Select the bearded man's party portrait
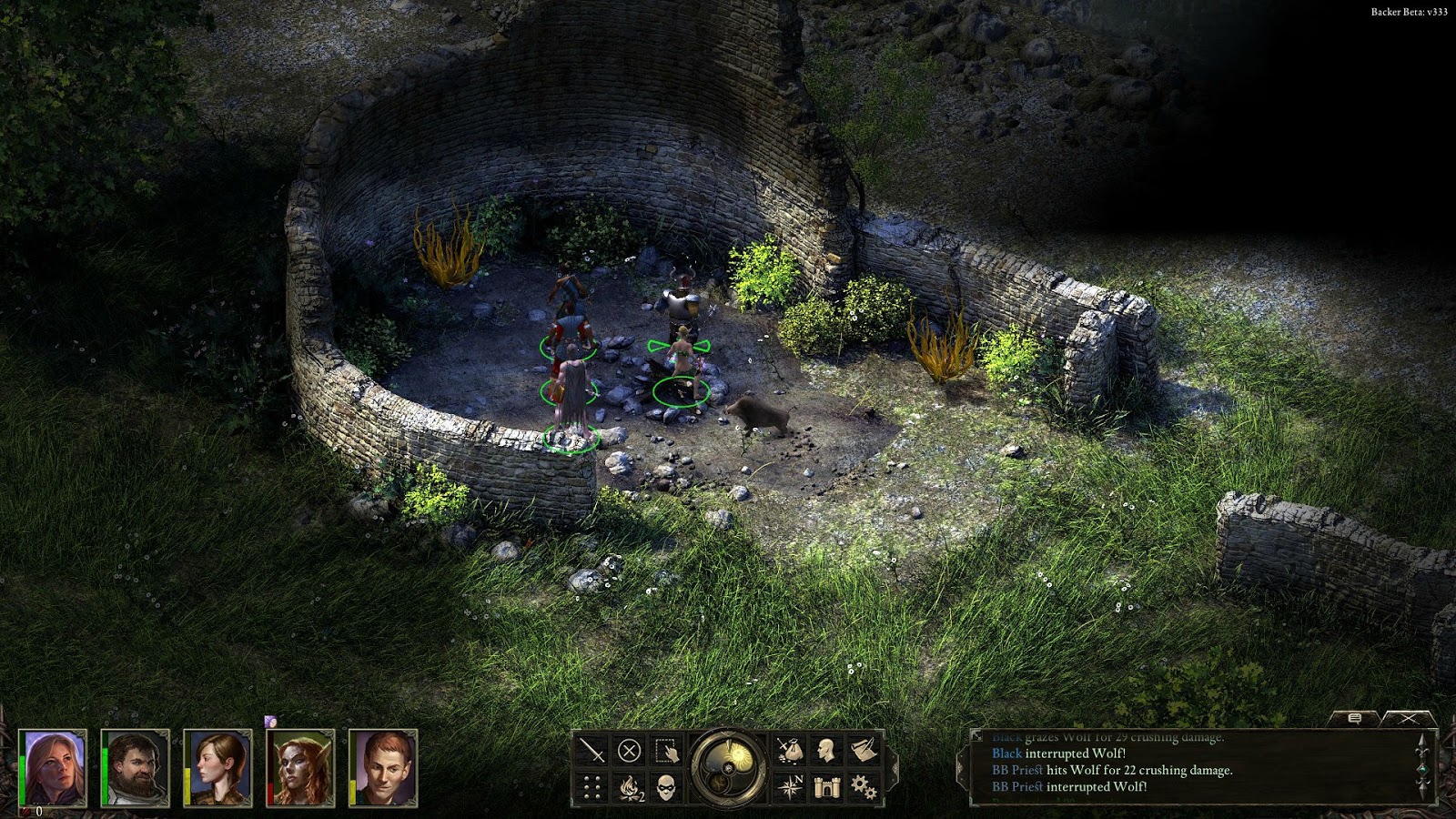 click(x=136, y=766)
